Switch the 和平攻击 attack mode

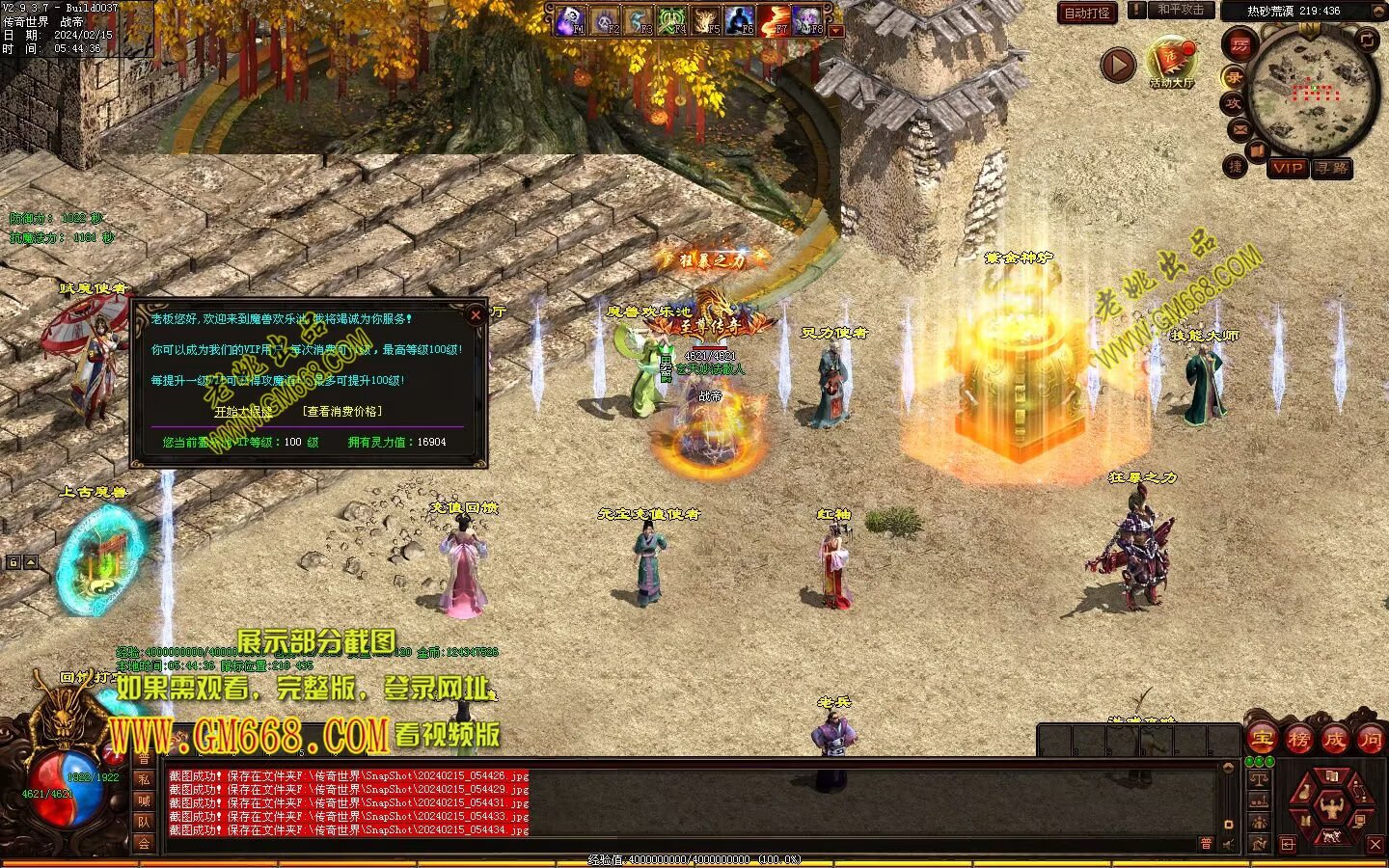coord(1179,10)
